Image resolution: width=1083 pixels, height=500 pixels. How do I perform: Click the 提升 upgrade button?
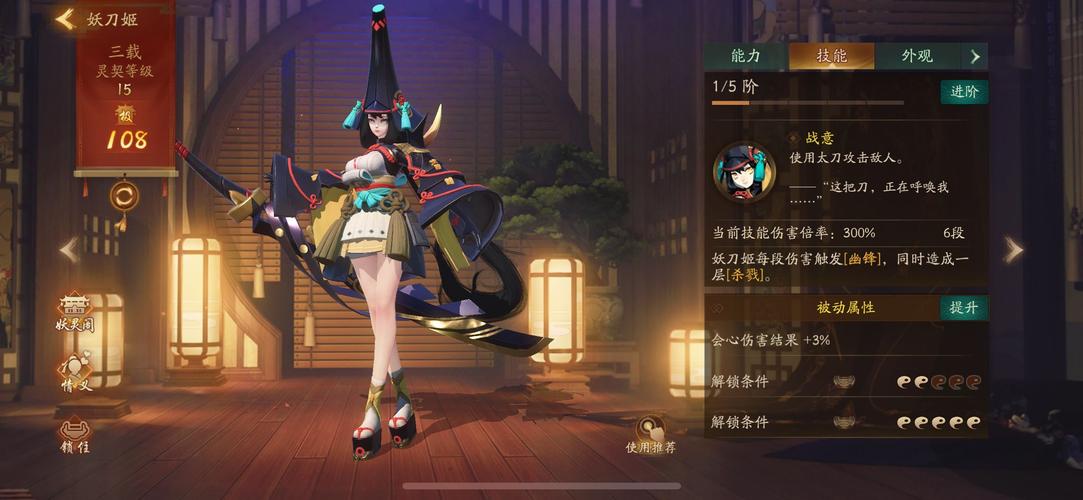pyautogui.click(x=964, y=307)
